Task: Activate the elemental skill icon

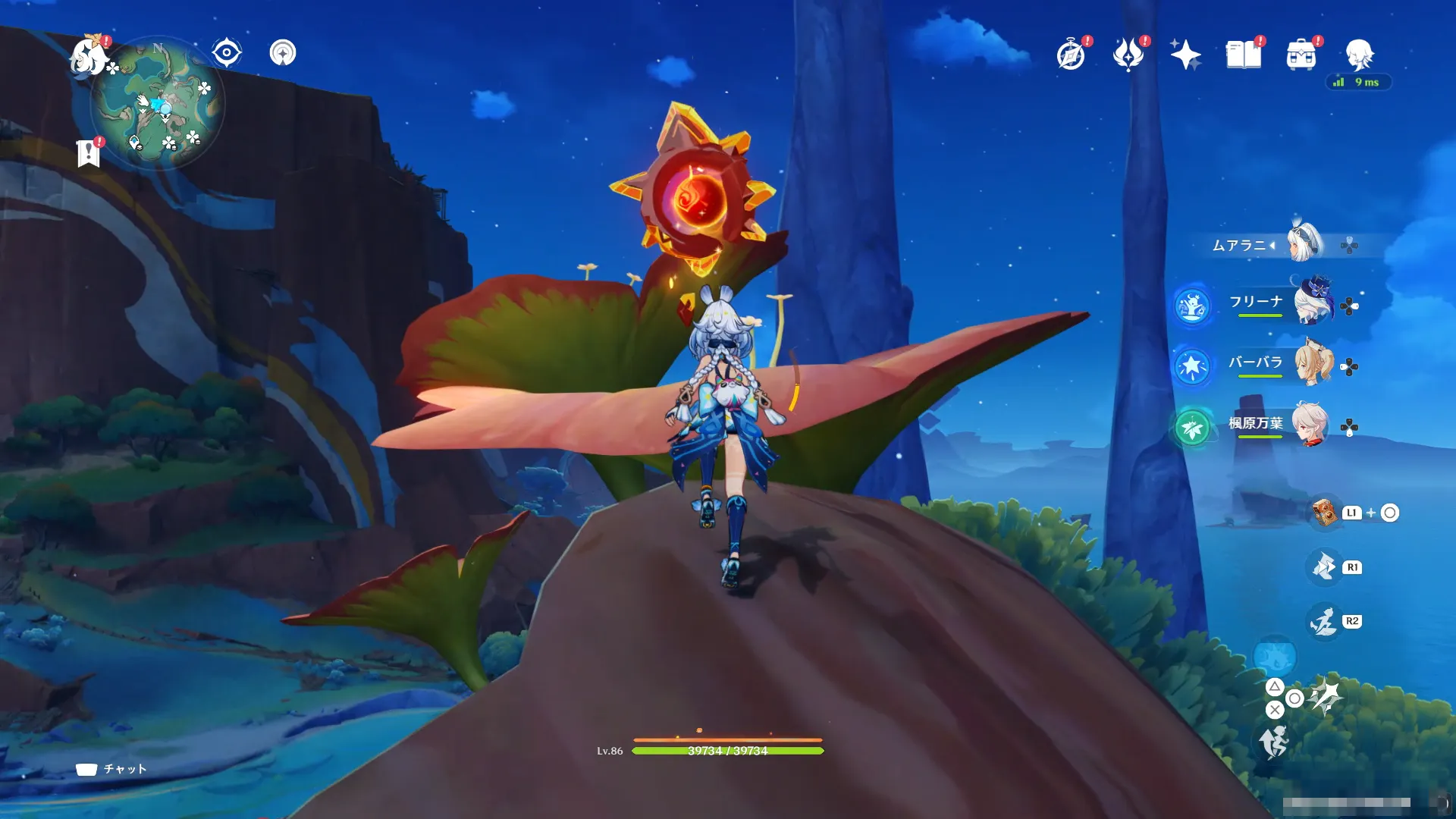Action: pos(1324,567)
